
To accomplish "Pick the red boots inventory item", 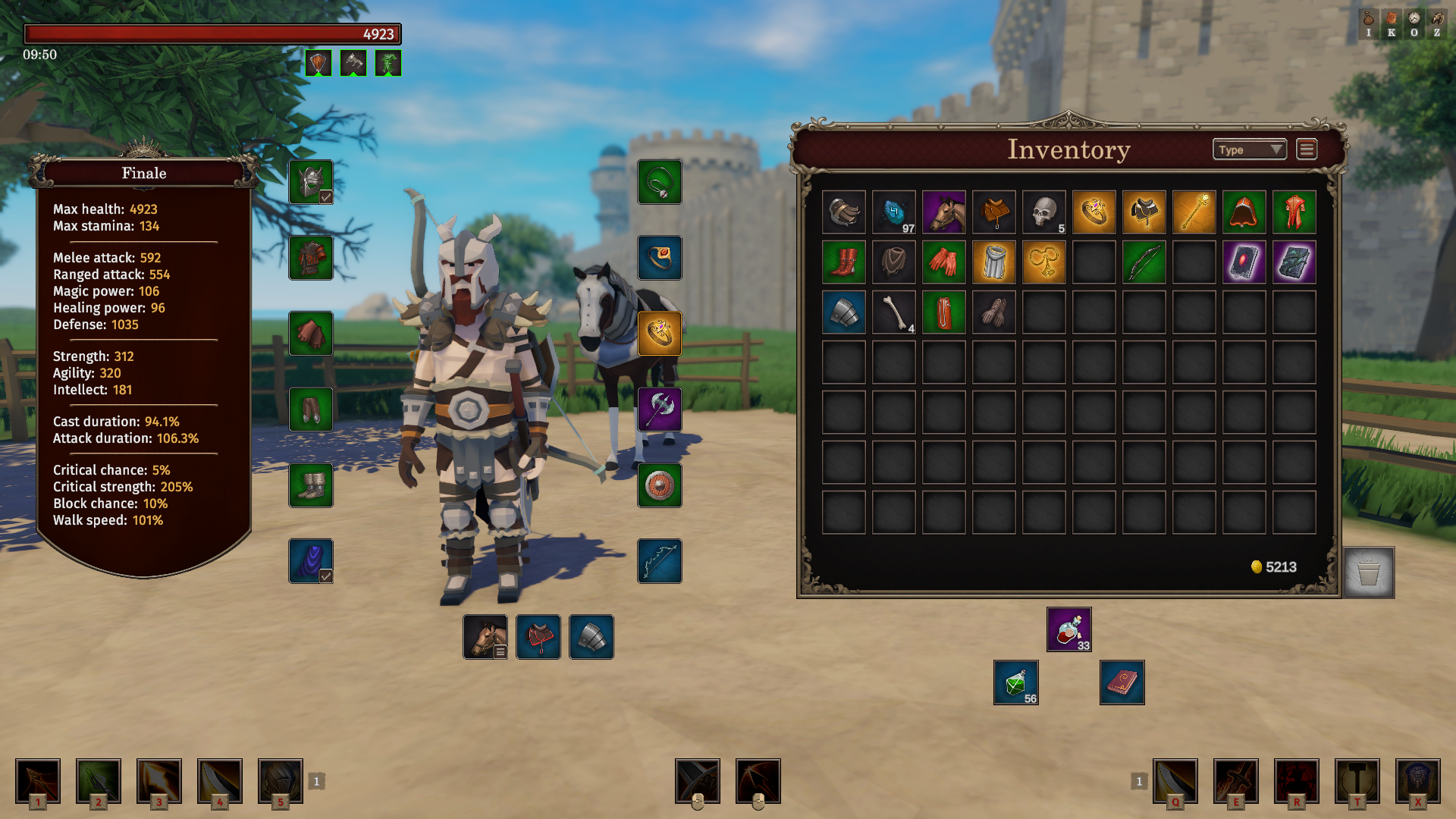I will [844, 262].
